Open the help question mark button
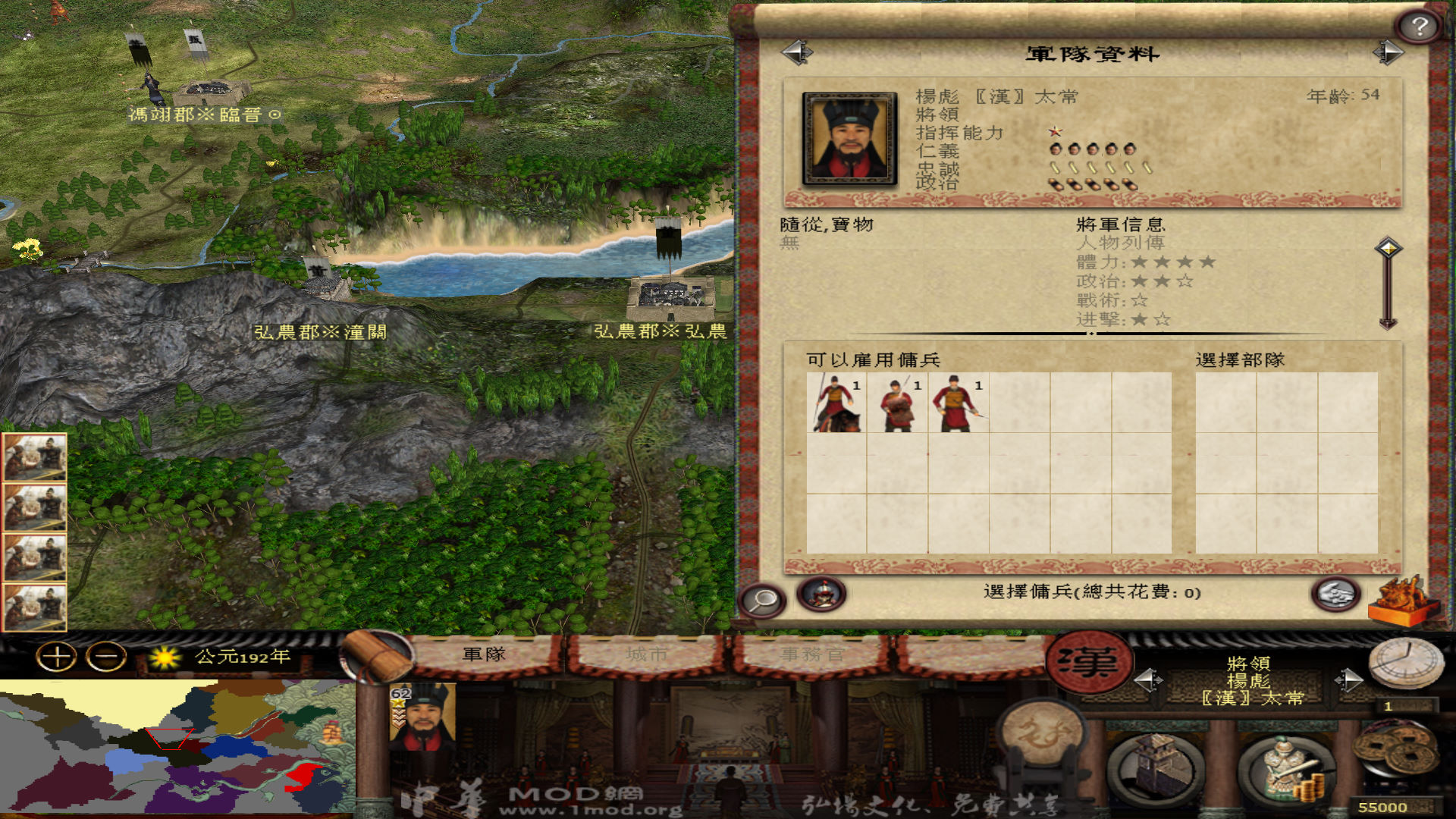 tap(1420, 27)
